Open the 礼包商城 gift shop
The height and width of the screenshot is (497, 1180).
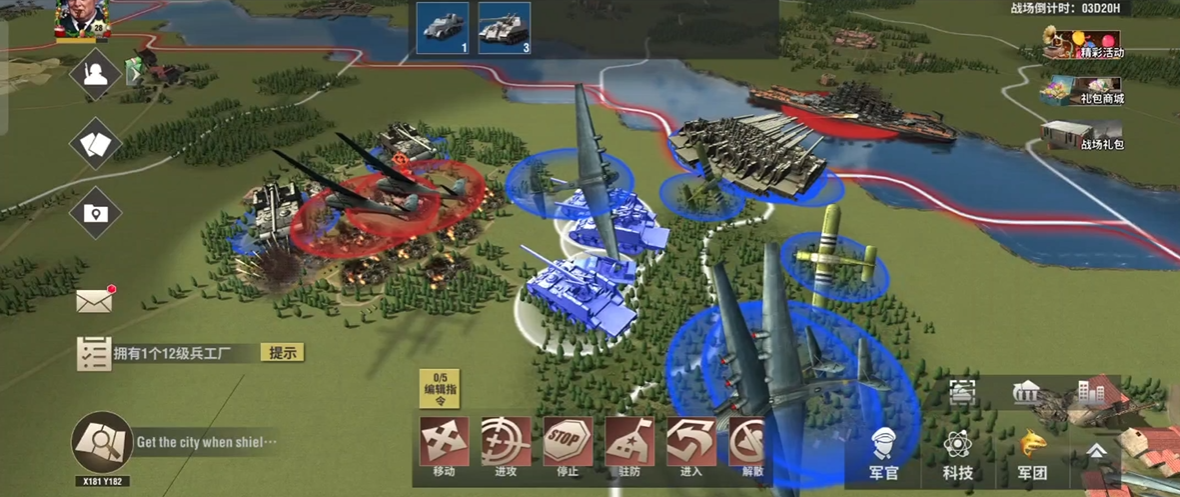click(x=1083, y=91)
